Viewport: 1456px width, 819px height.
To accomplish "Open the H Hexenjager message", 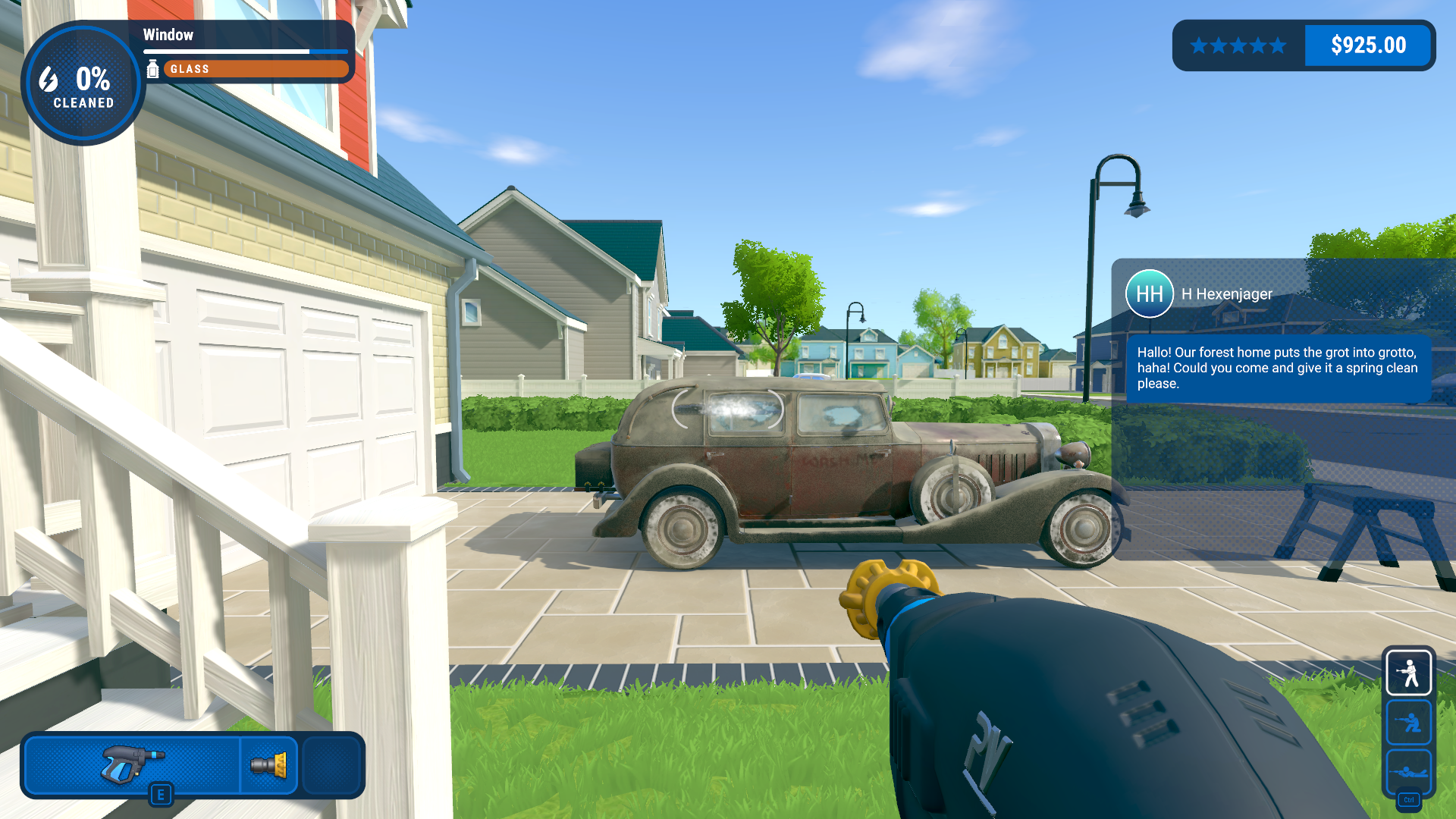I will click(x=1278, y=368).
